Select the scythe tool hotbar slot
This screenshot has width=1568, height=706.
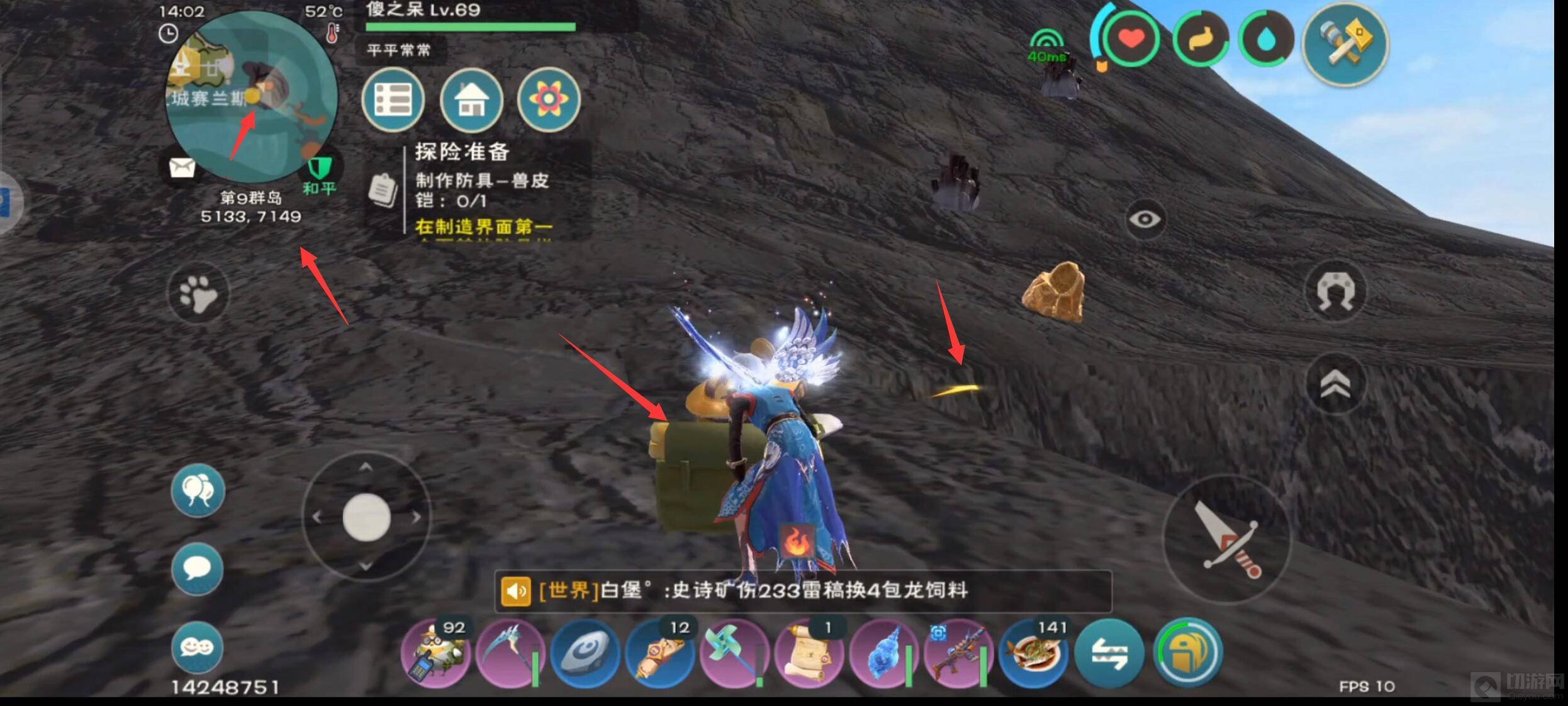pyautogui.click(x=508, y=652)
